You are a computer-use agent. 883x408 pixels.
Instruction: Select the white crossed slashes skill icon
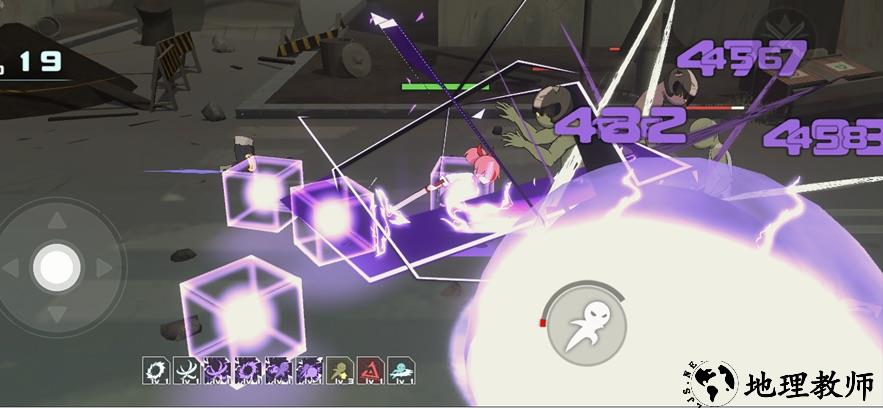[x=187, y=371]
